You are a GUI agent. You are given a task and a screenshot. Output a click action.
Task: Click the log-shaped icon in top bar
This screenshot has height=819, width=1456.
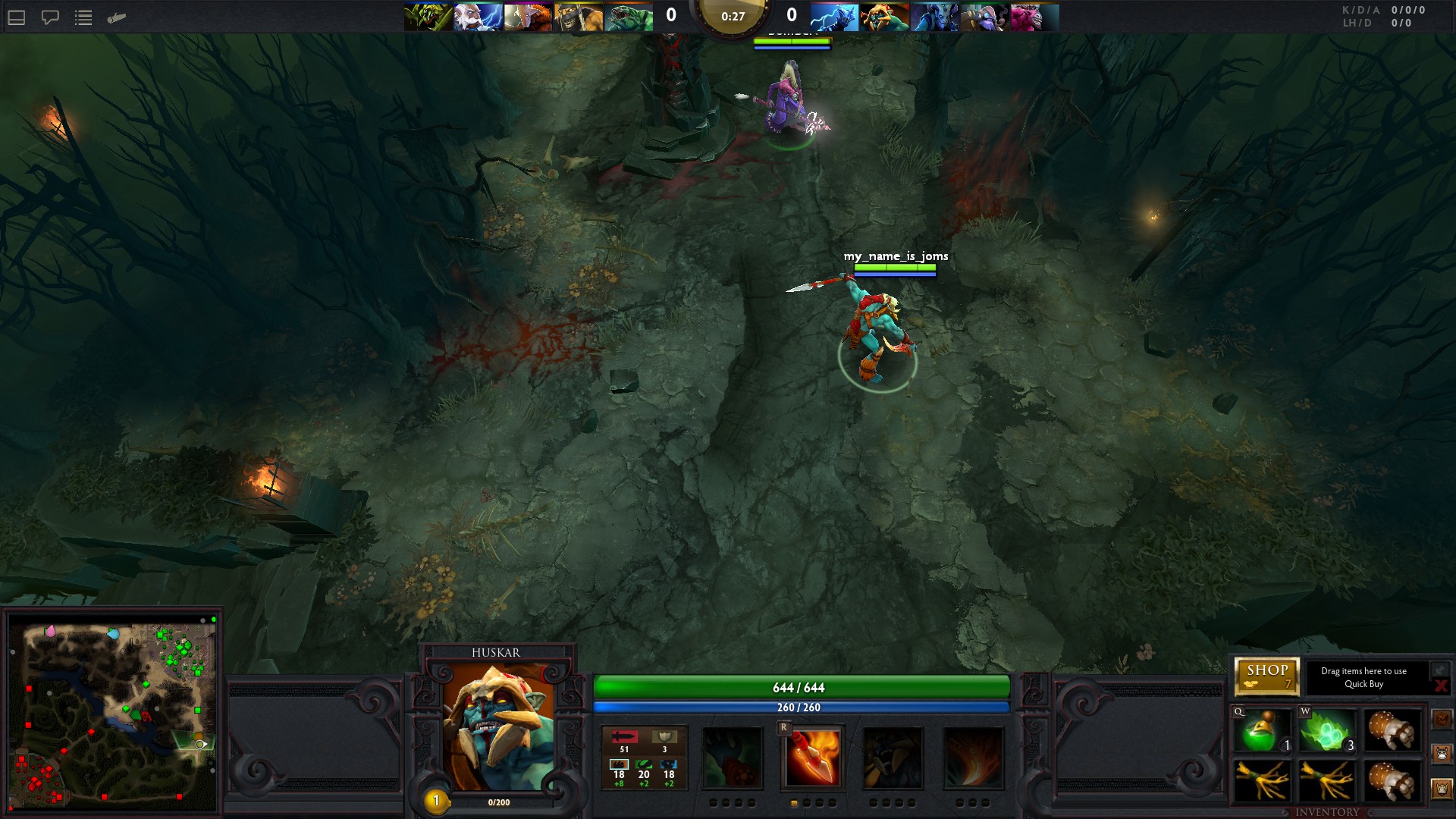(x=116, y=17)
